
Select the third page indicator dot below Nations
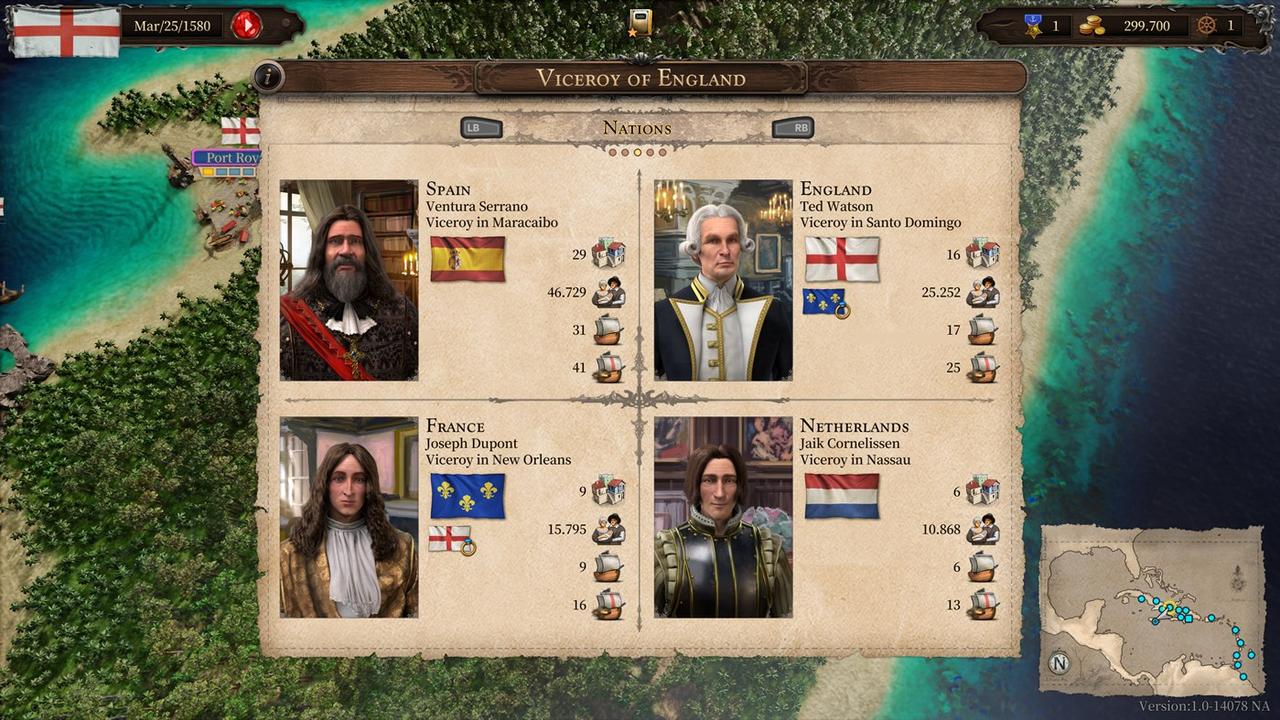pyautogui.click(x=638, y=151)
